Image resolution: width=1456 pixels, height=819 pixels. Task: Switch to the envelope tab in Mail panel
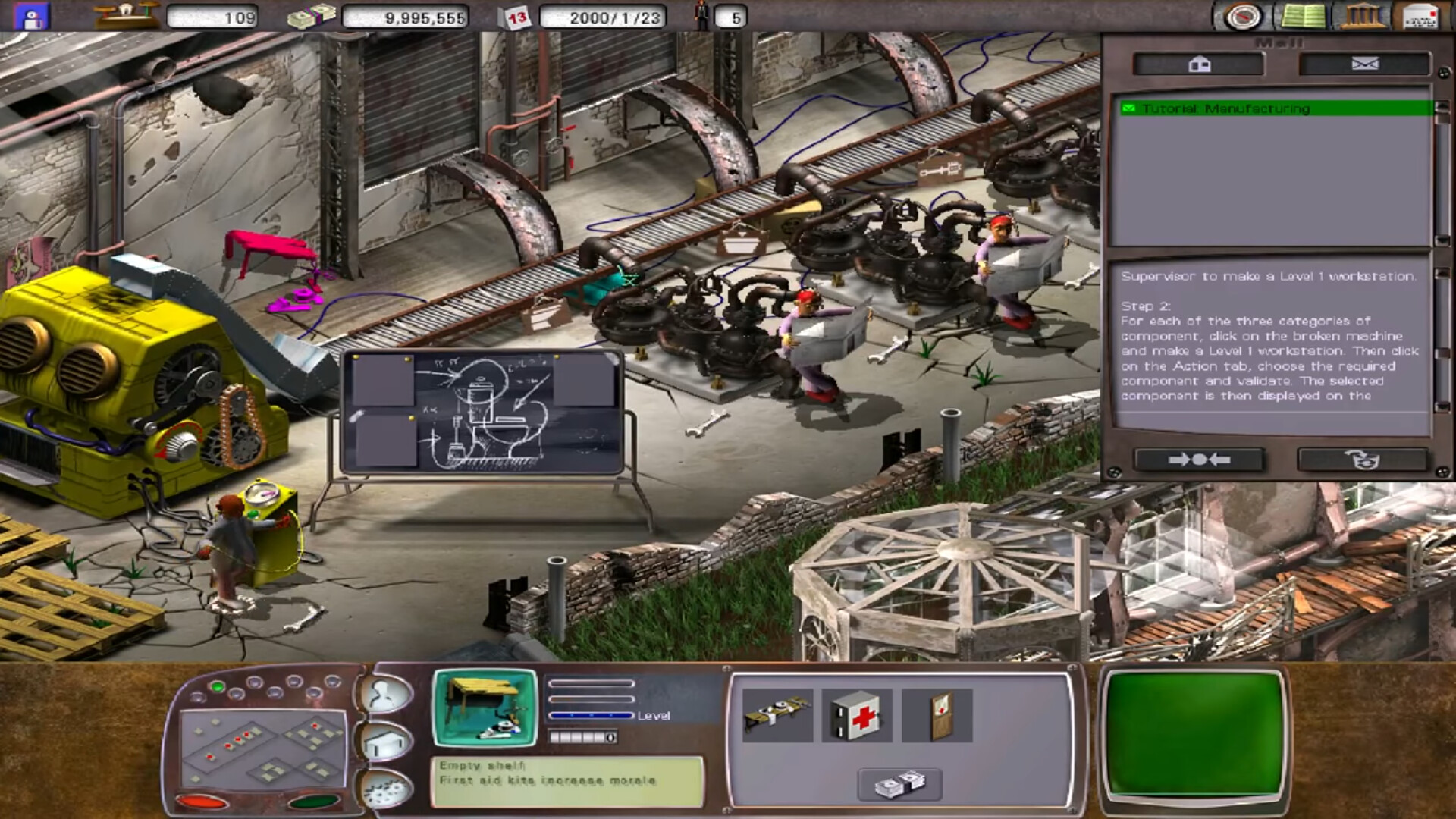pos(1365,64)
